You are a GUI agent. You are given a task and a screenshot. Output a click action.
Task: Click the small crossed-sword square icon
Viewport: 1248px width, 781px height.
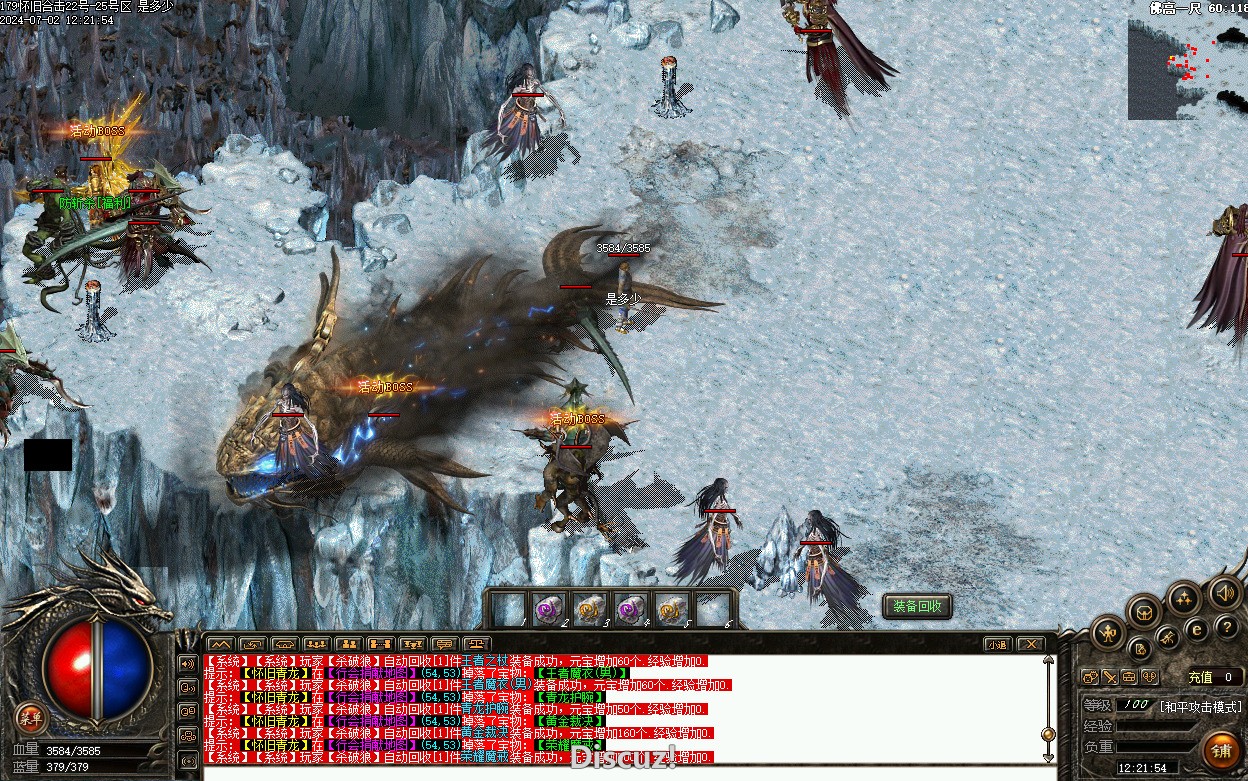click(x=1110, y=677)
